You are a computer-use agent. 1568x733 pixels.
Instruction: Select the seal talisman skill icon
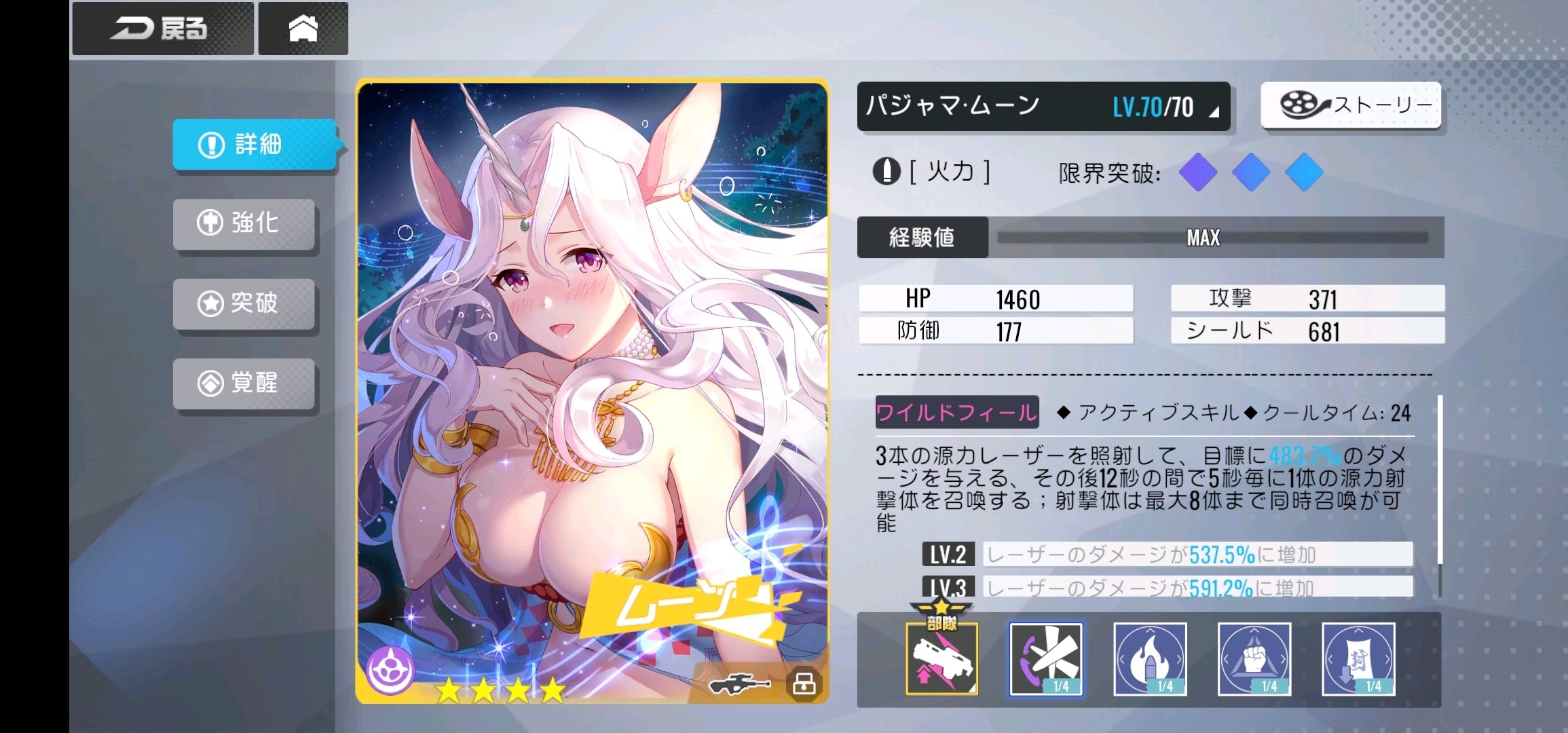tap(1358, 660)
